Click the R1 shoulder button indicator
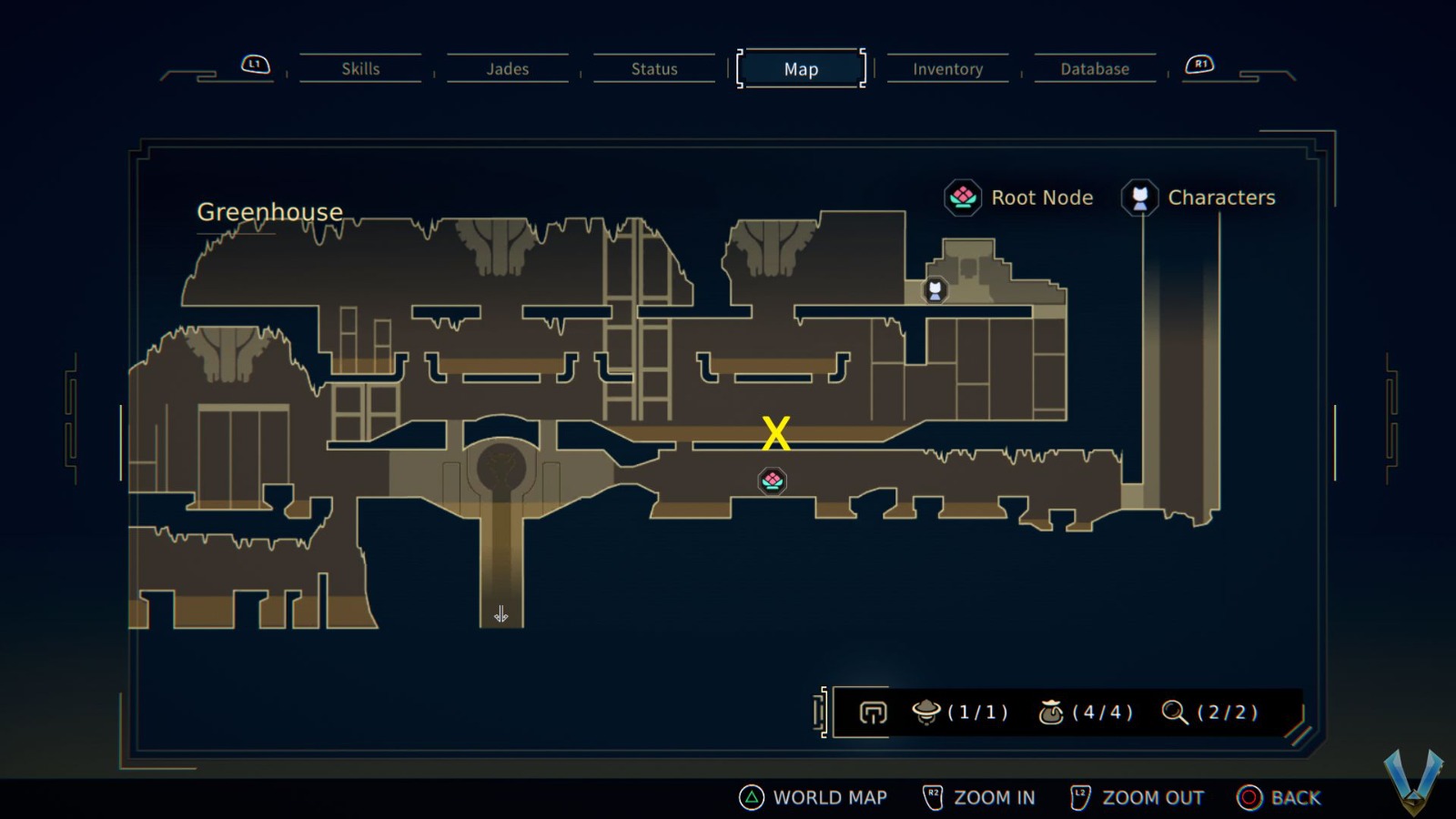Screen dimensions: 1456x819 1200,64
